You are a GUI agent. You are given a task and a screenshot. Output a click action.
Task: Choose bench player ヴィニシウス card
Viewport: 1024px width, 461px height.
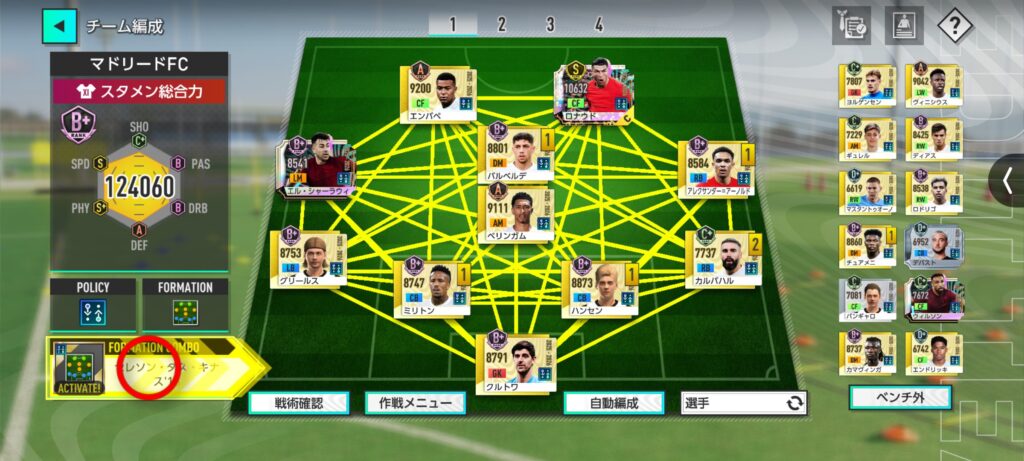pos(934,87)
